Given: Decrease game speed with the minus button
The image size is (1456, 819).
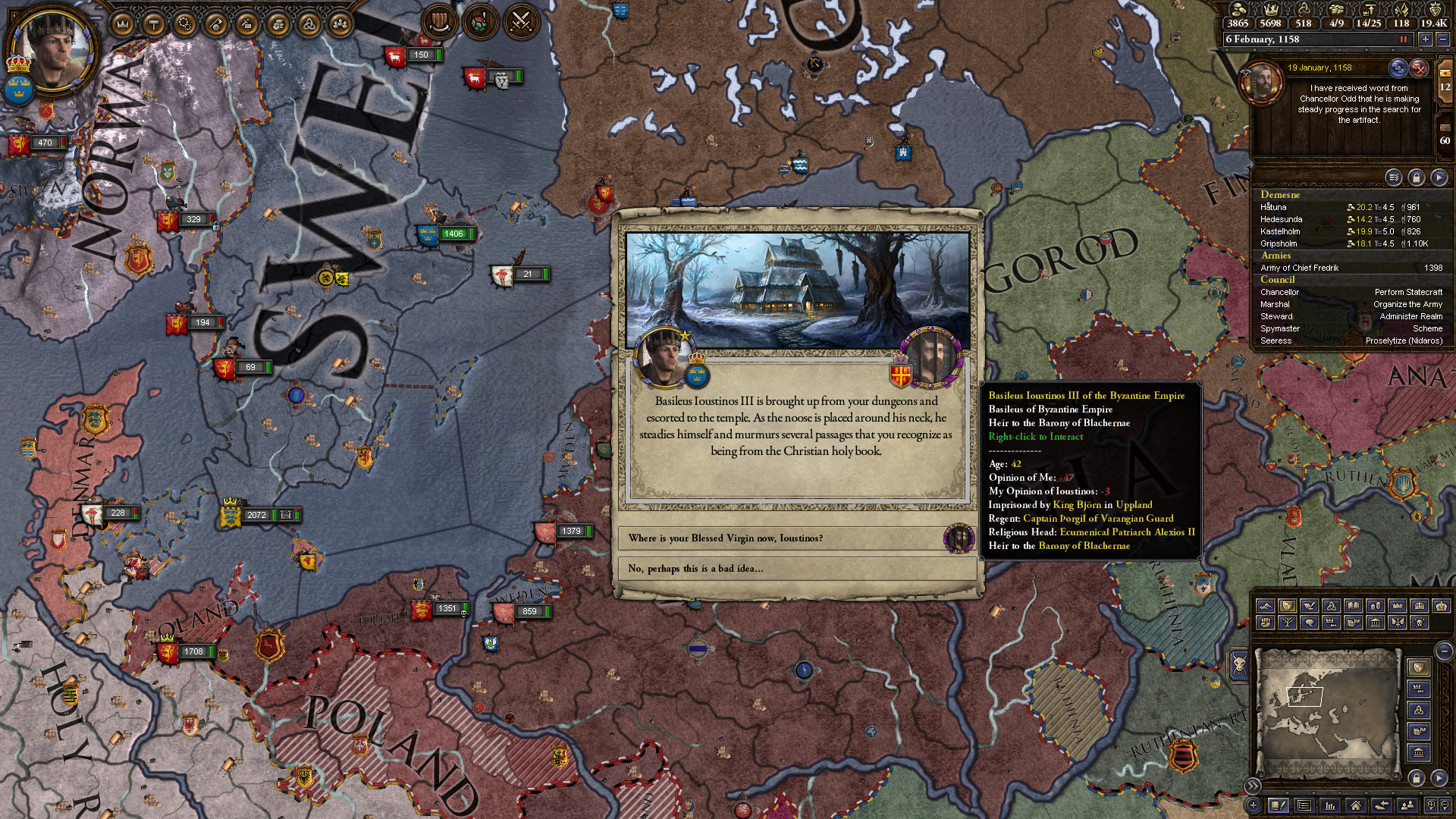Looking at the screenshot, I should click(x=1443, y=39).
